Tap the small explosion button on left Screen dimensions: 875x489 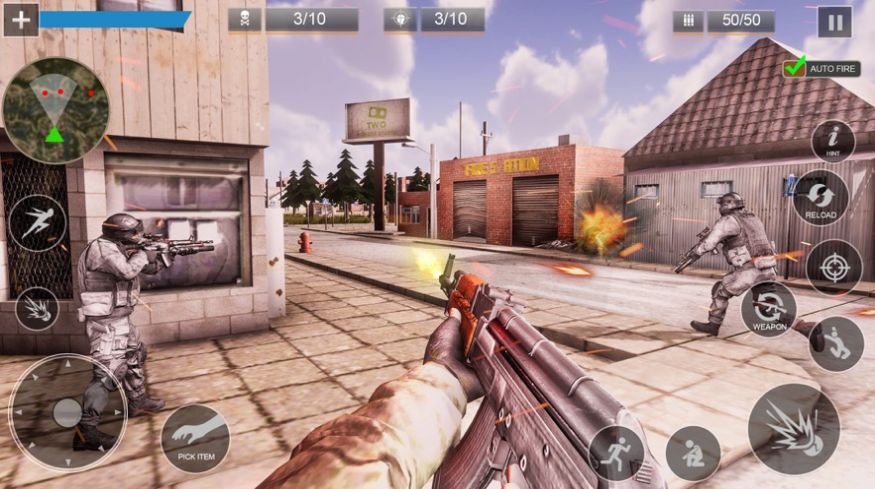click(x=37, y=308)
